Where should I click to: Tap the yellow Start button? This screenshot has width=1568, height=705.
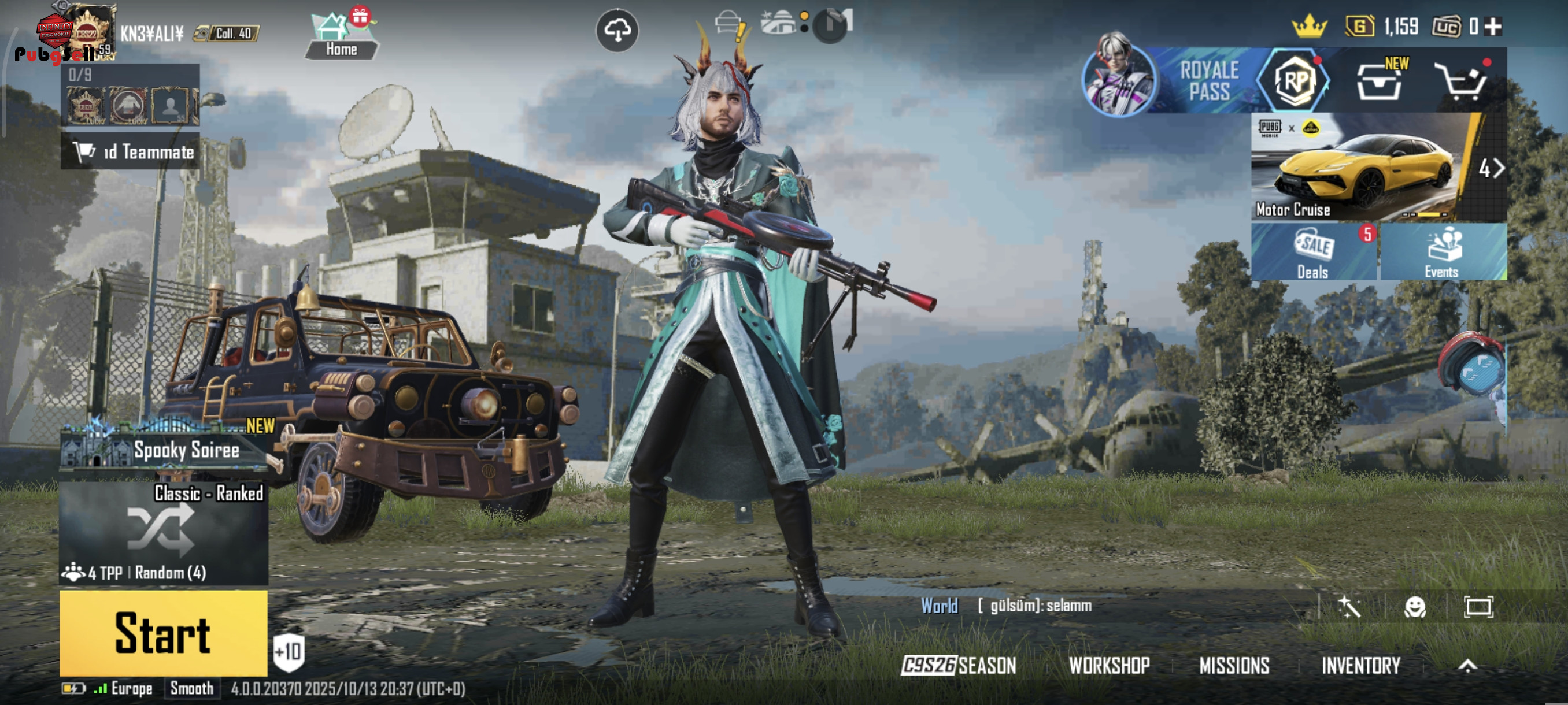(163, 633)
